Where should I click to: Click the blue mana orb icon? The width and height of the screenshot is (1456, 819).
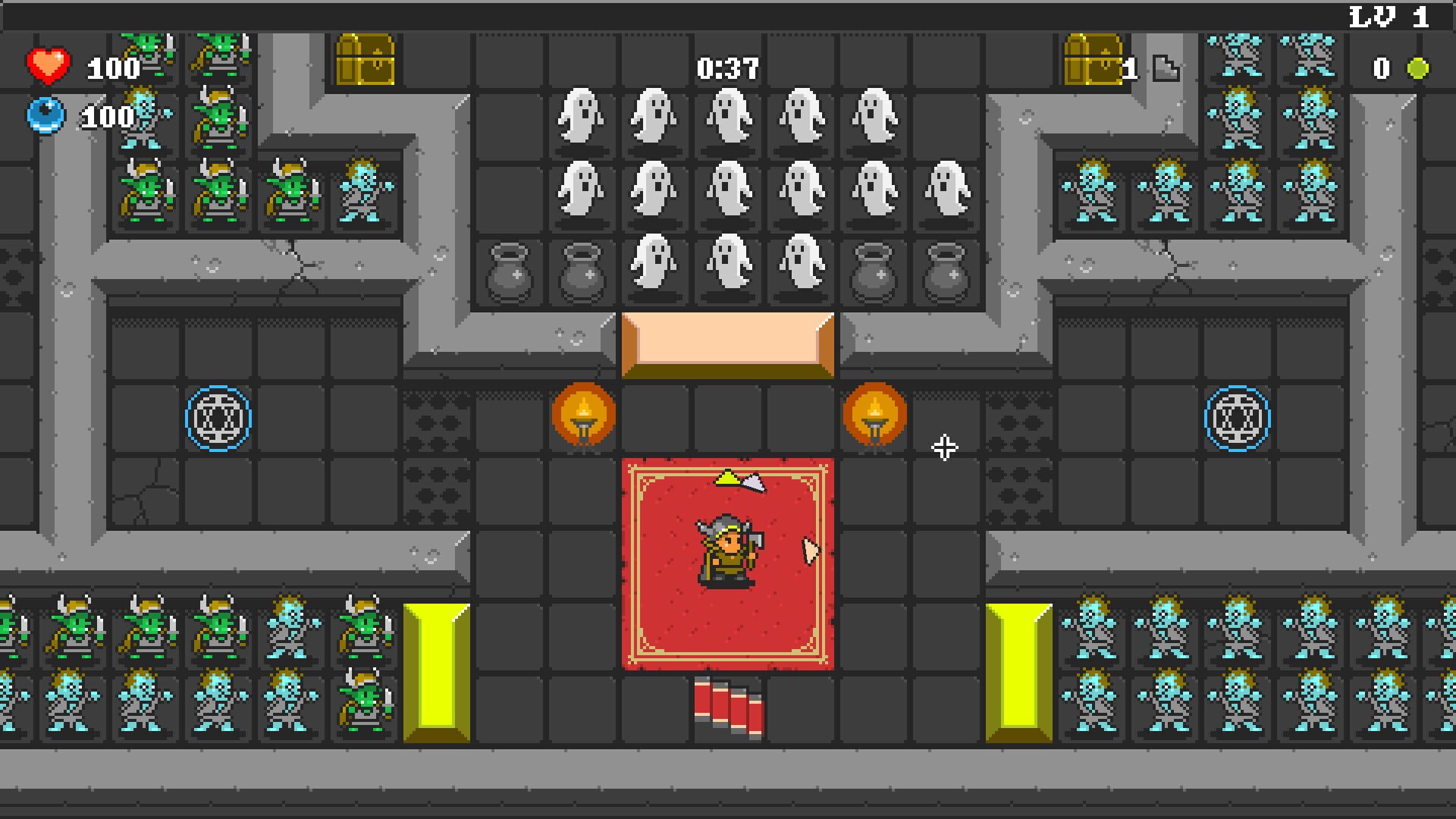pos(47,115)
